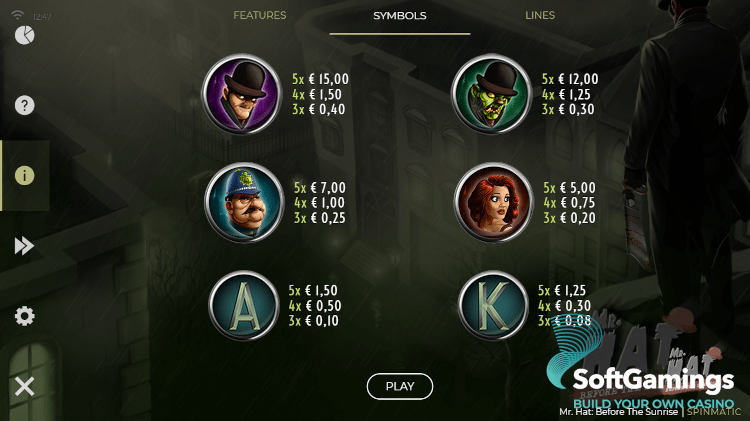
Task: Switch to the Features tab
Action: 259,16
